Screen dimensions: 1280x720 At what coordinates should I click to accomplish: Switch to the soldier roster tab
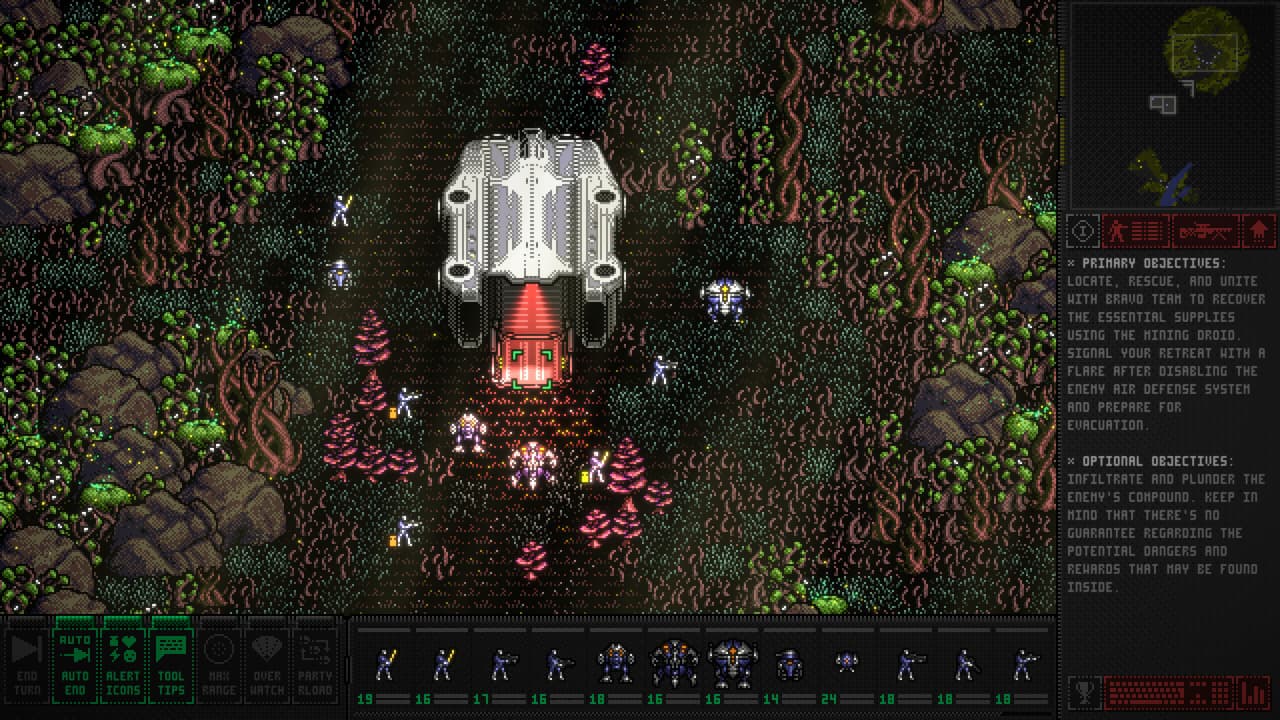point(1135,231)
